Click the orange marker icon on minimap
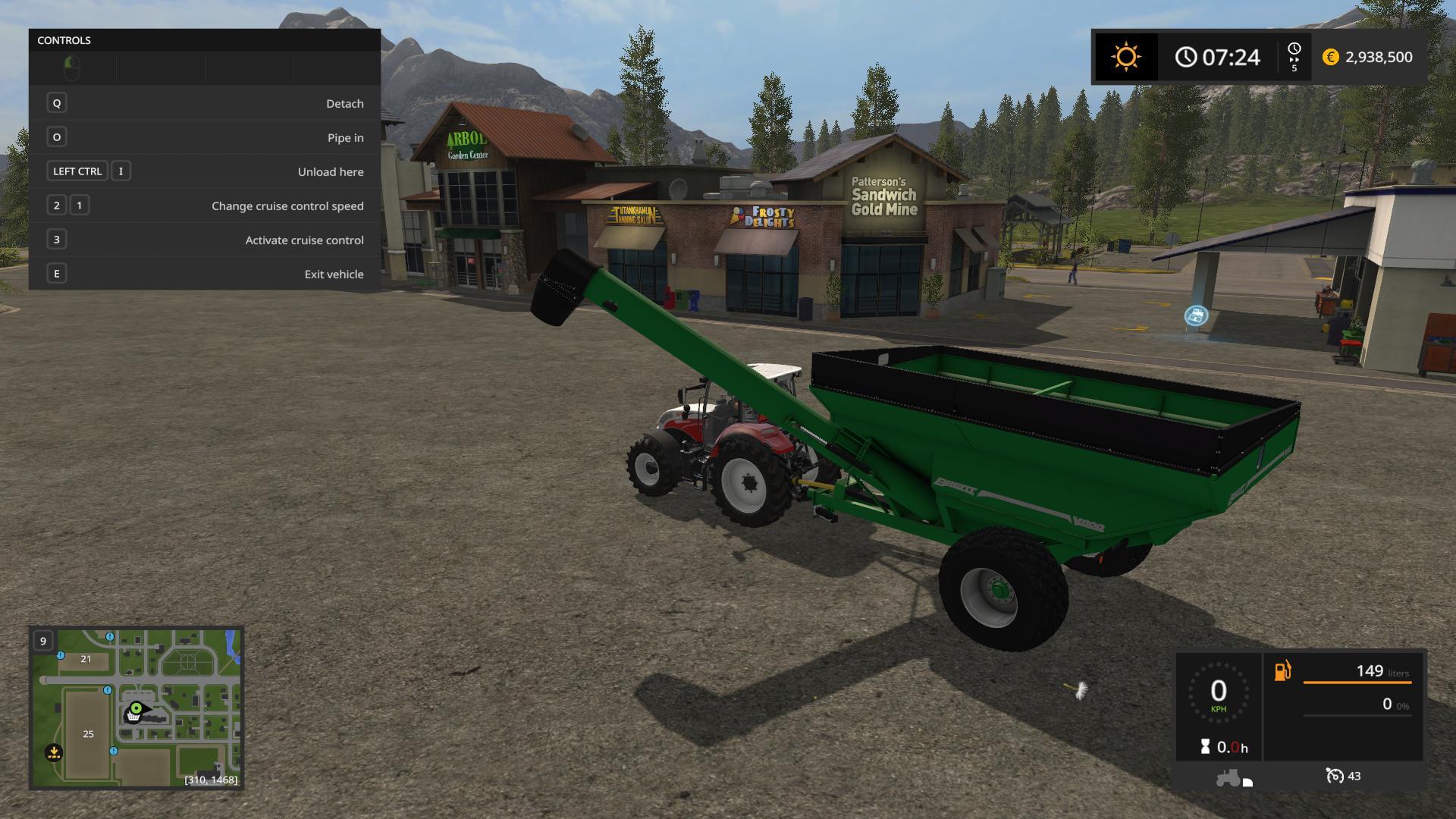Image resolution: width=1456 pixels, height=819 pixels. pos(54,753)
